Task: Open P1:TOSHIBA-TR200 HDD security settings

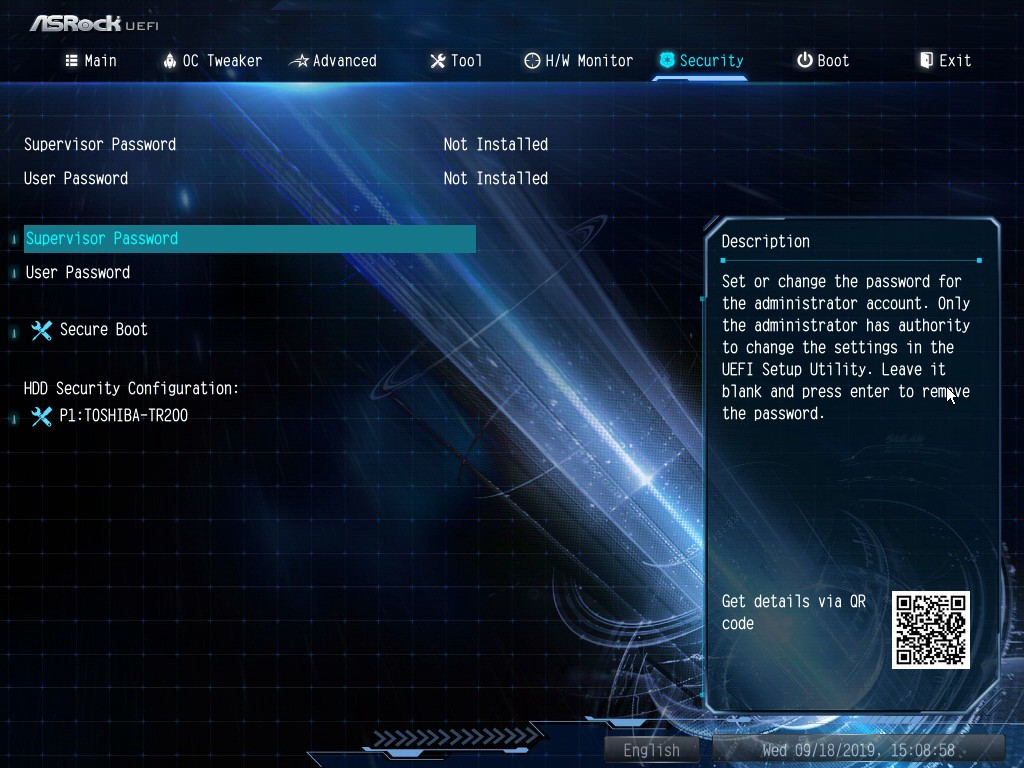Action: 123,416
